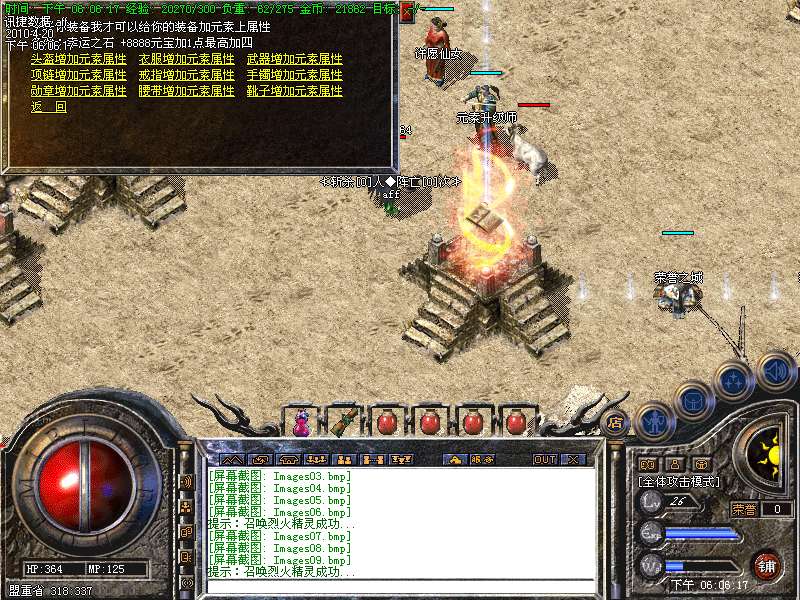The height and width of the screenshot is (600, 800).
Task: Choose 项链增加元素属性 option
Action: click(x=78, y=75)
